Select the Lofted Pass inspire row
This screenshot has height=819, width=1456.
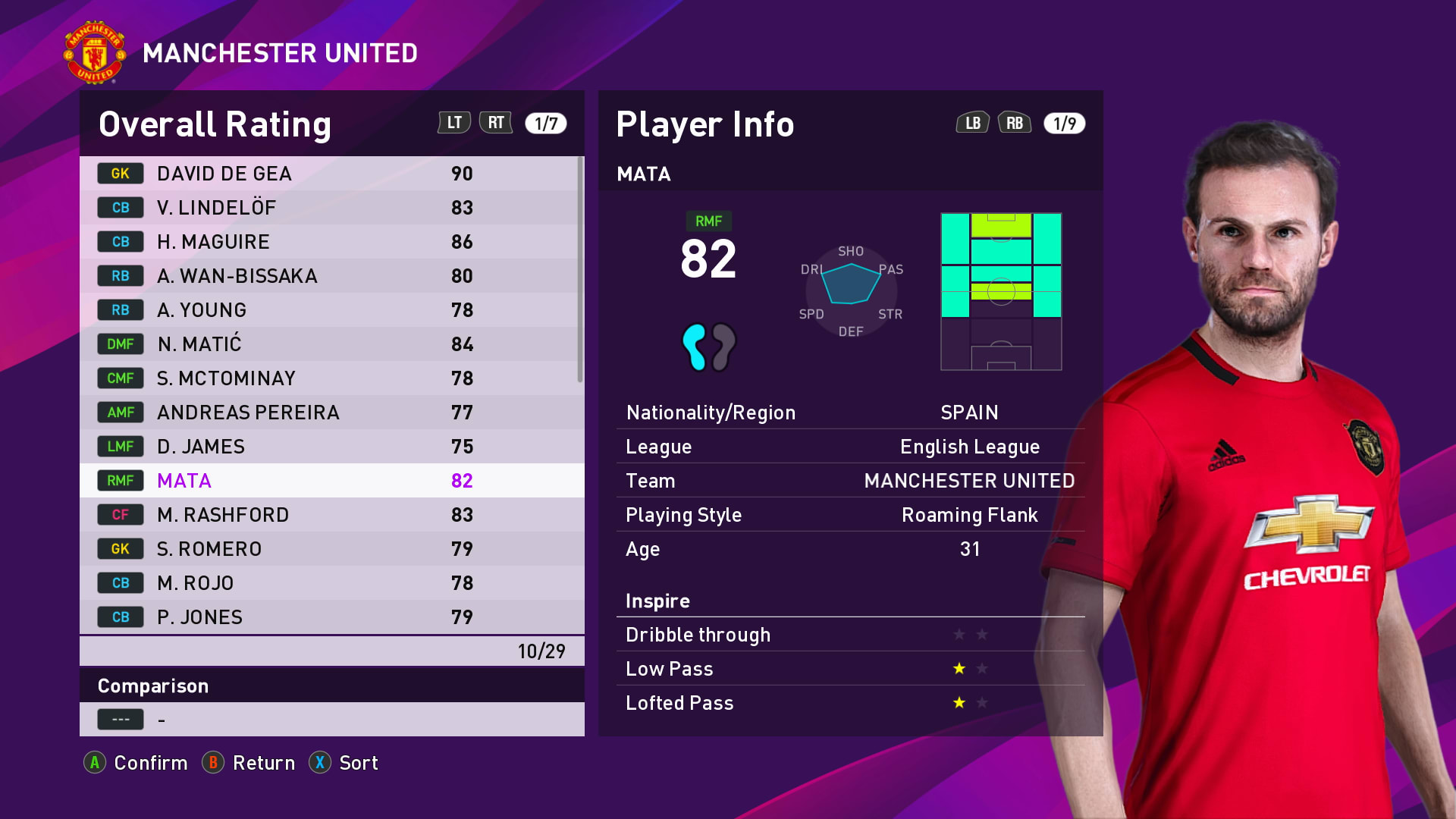click(850, 703)
